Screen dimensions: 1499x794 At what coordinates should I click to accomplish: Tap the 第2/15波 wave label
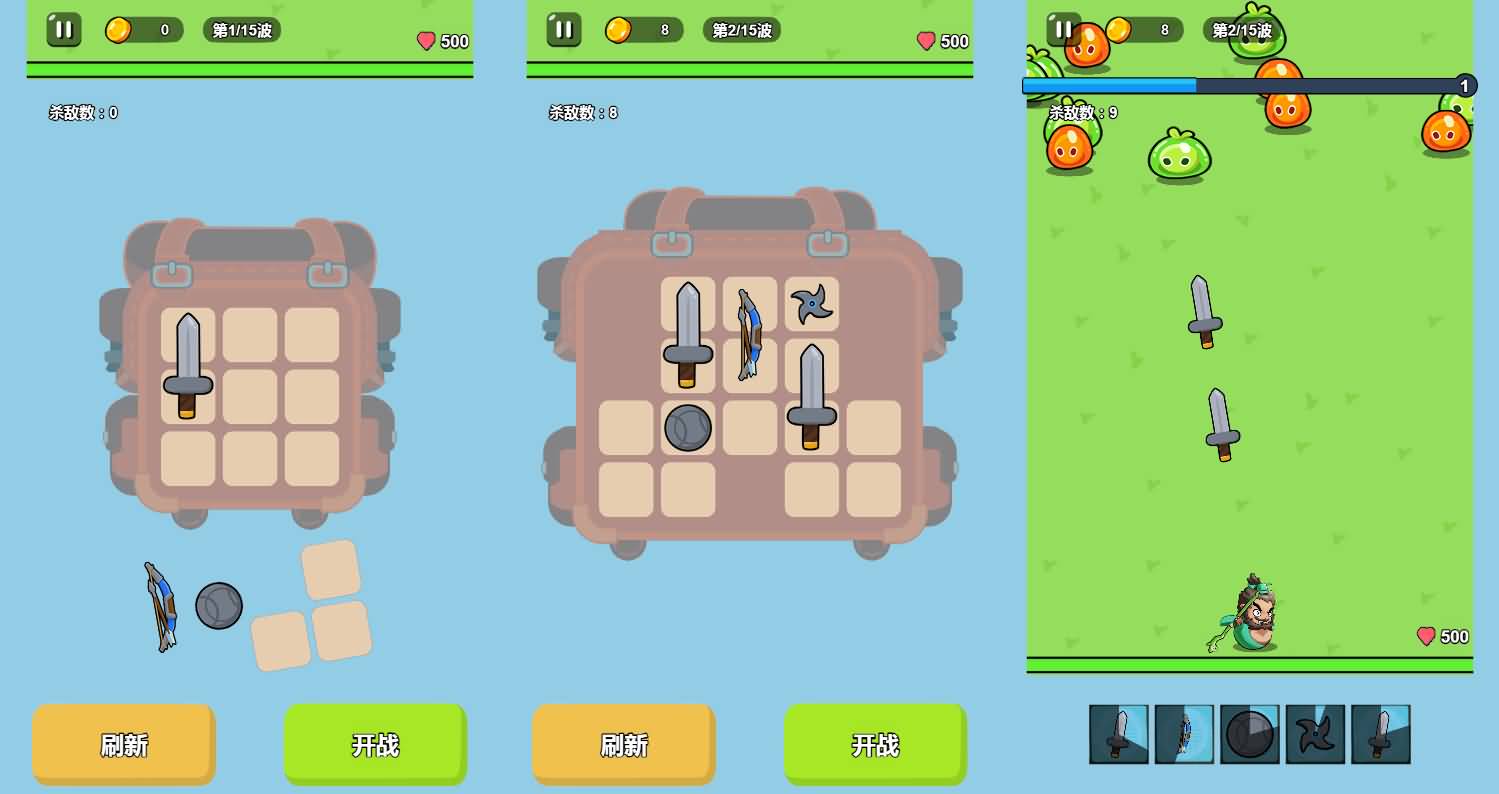click(x=741, y=29)
